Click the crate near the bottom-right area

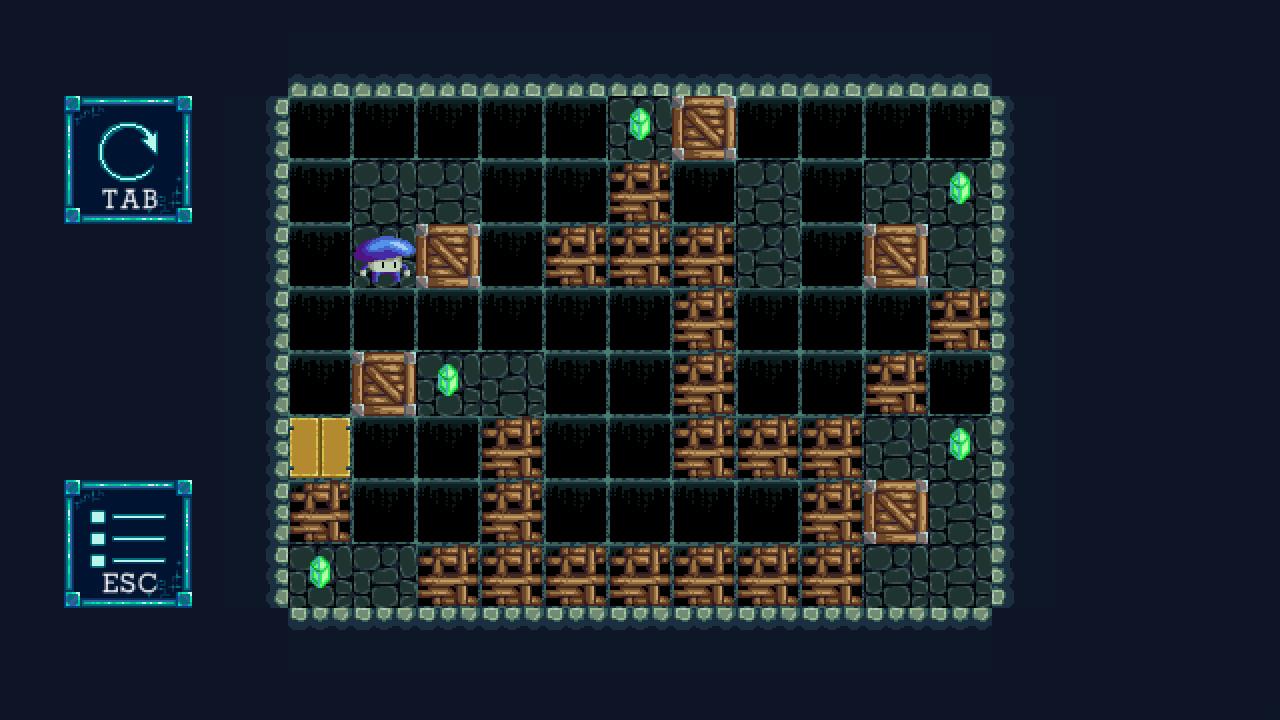pyautogui.click(x=897, y=513)
